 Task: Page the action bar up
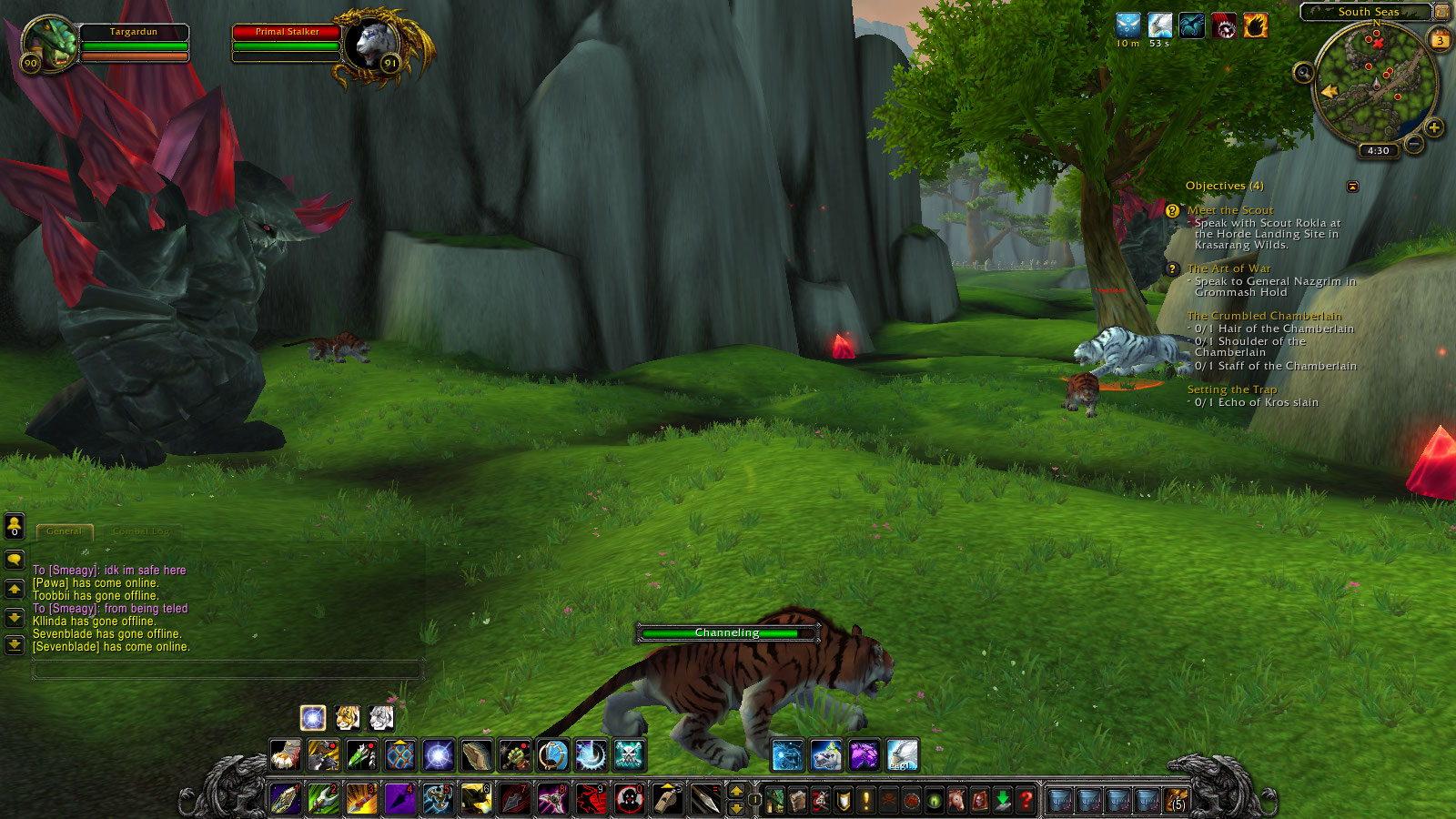click(736, 791)
